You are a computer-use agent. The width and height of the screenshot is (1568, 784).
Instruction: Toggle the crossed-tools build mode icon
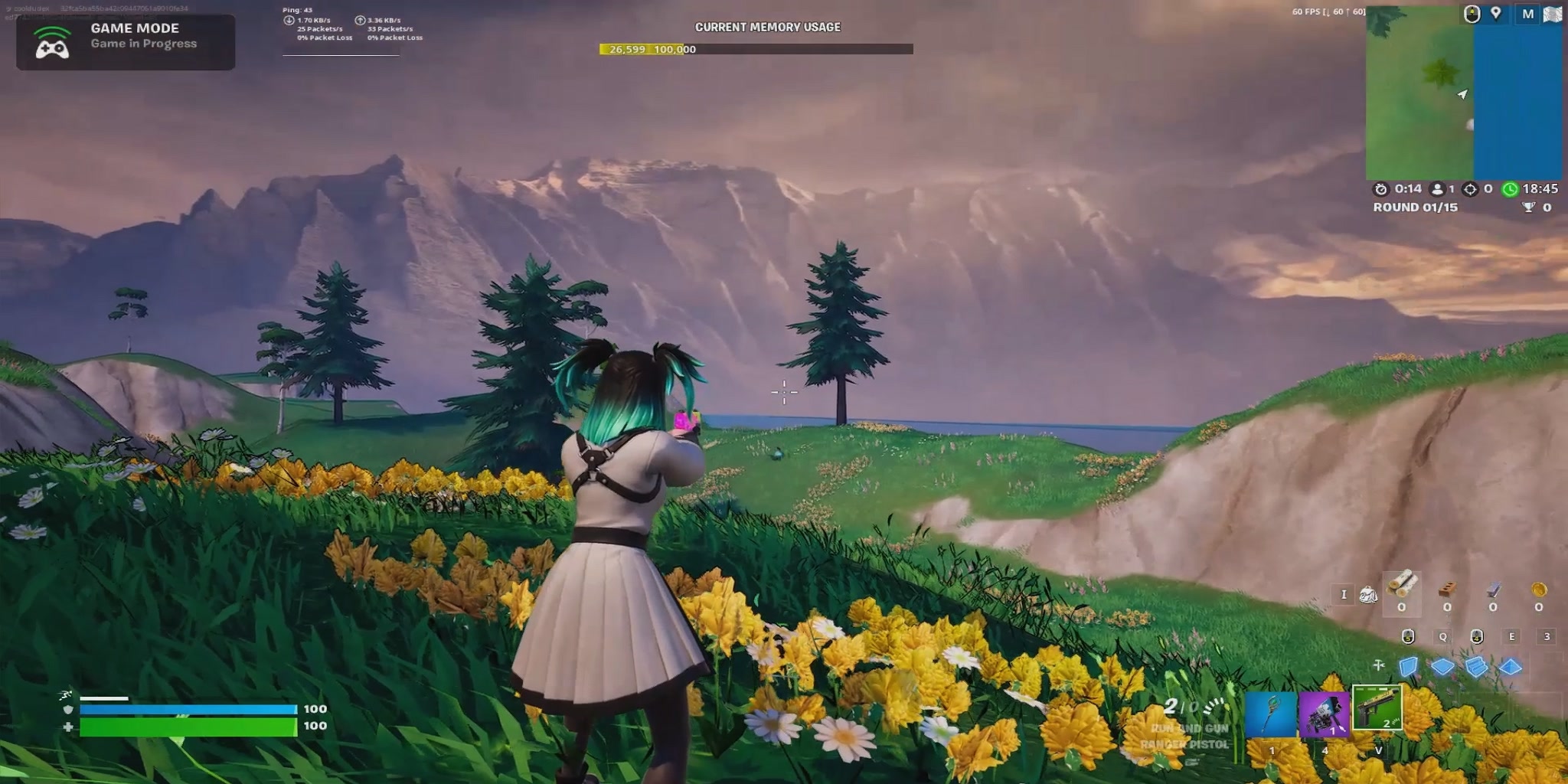click(x=1379, y=665)
